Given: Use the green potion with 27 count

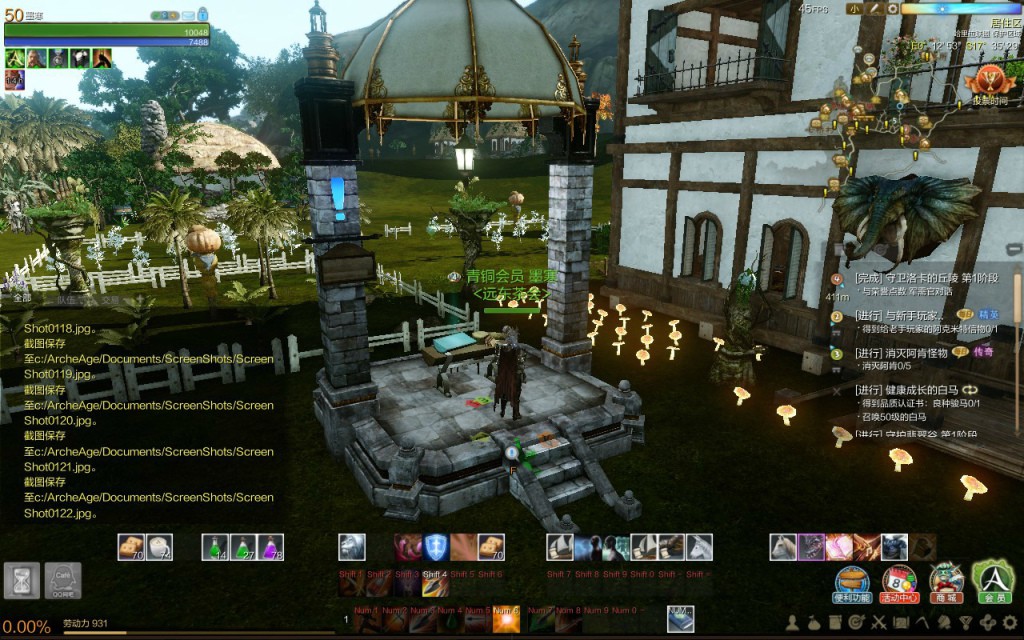Looking at the screenshot, I should pos(243,547).
